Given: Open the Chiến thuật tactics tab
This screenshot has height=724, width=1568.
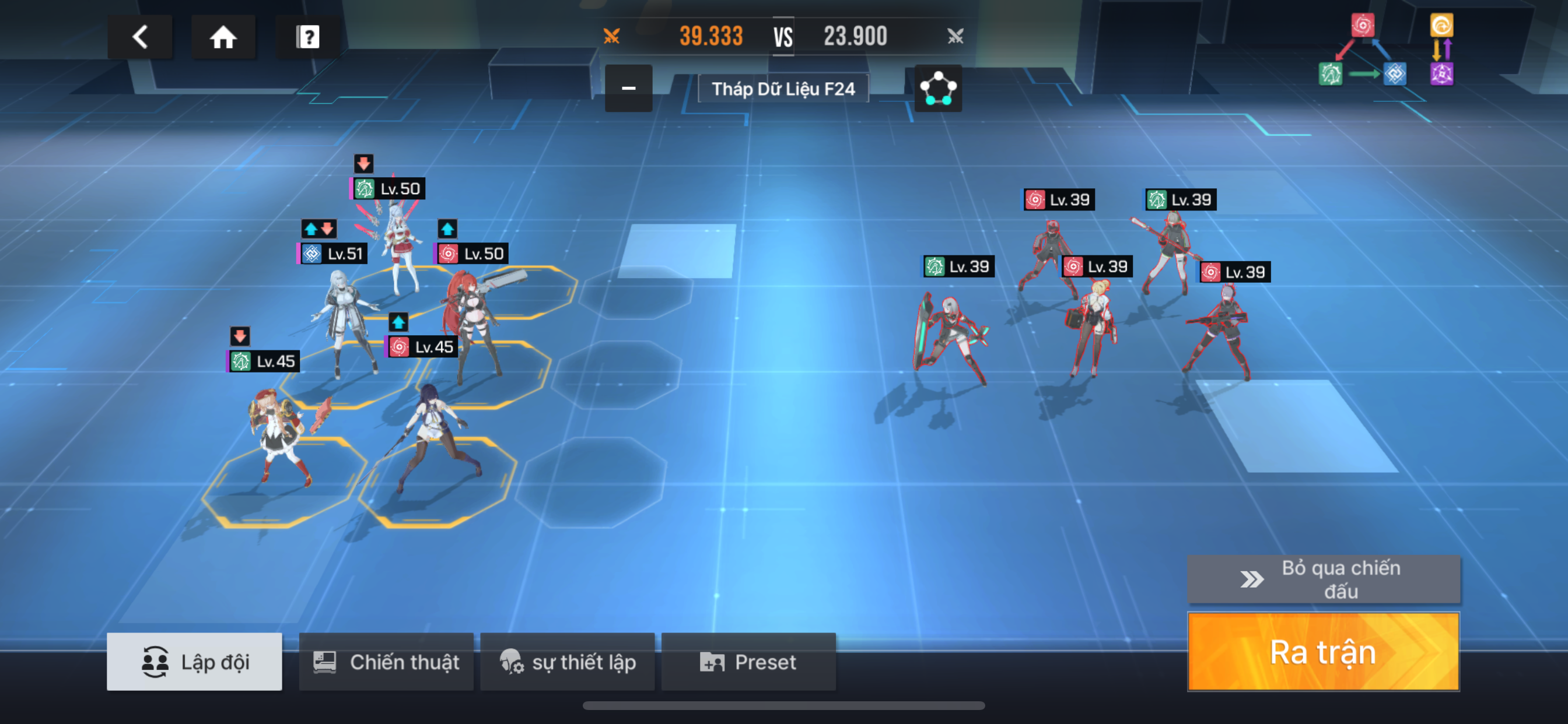Looking at the screenshot, I should tap(386, 661).
